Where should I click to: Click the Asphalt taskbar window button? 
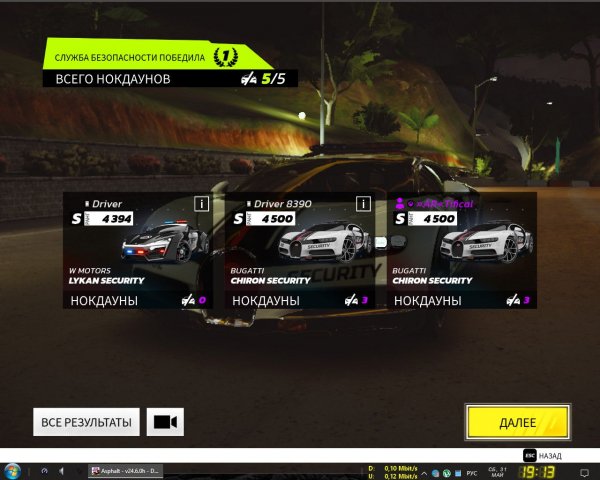coord(126,471)
